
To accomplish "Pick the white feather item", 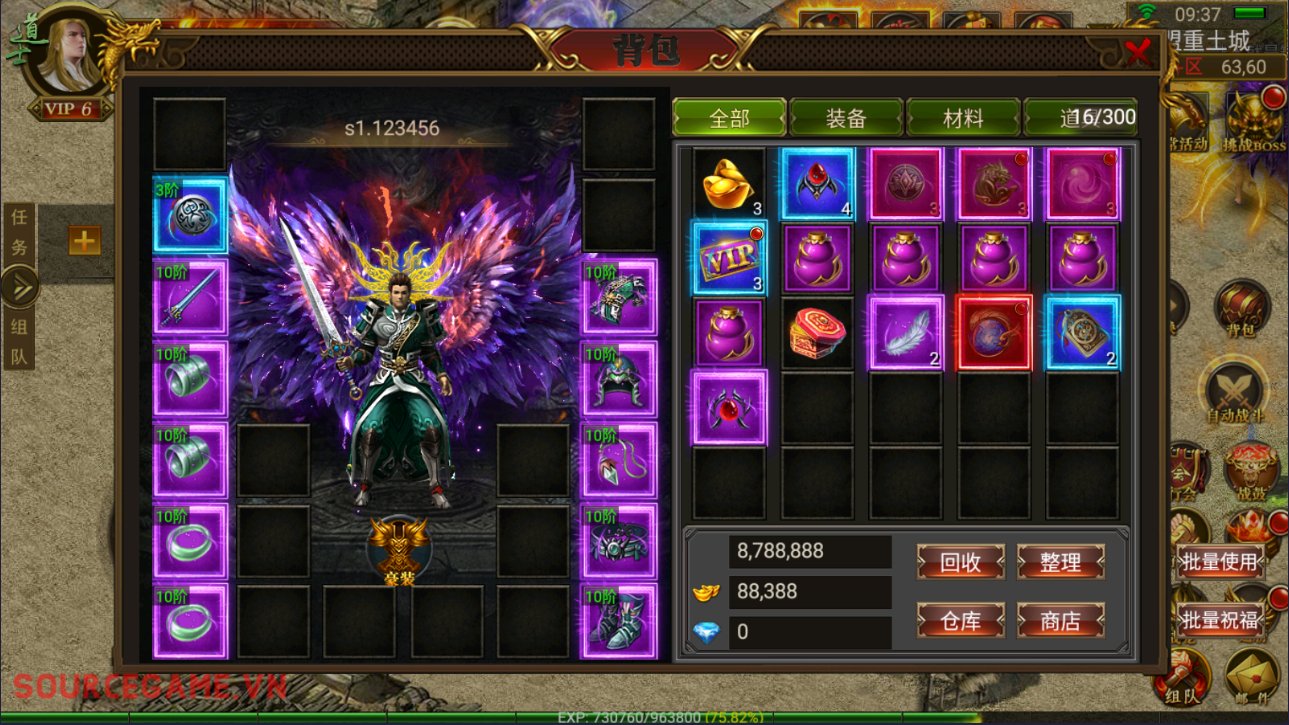I will tap(906, 333).
